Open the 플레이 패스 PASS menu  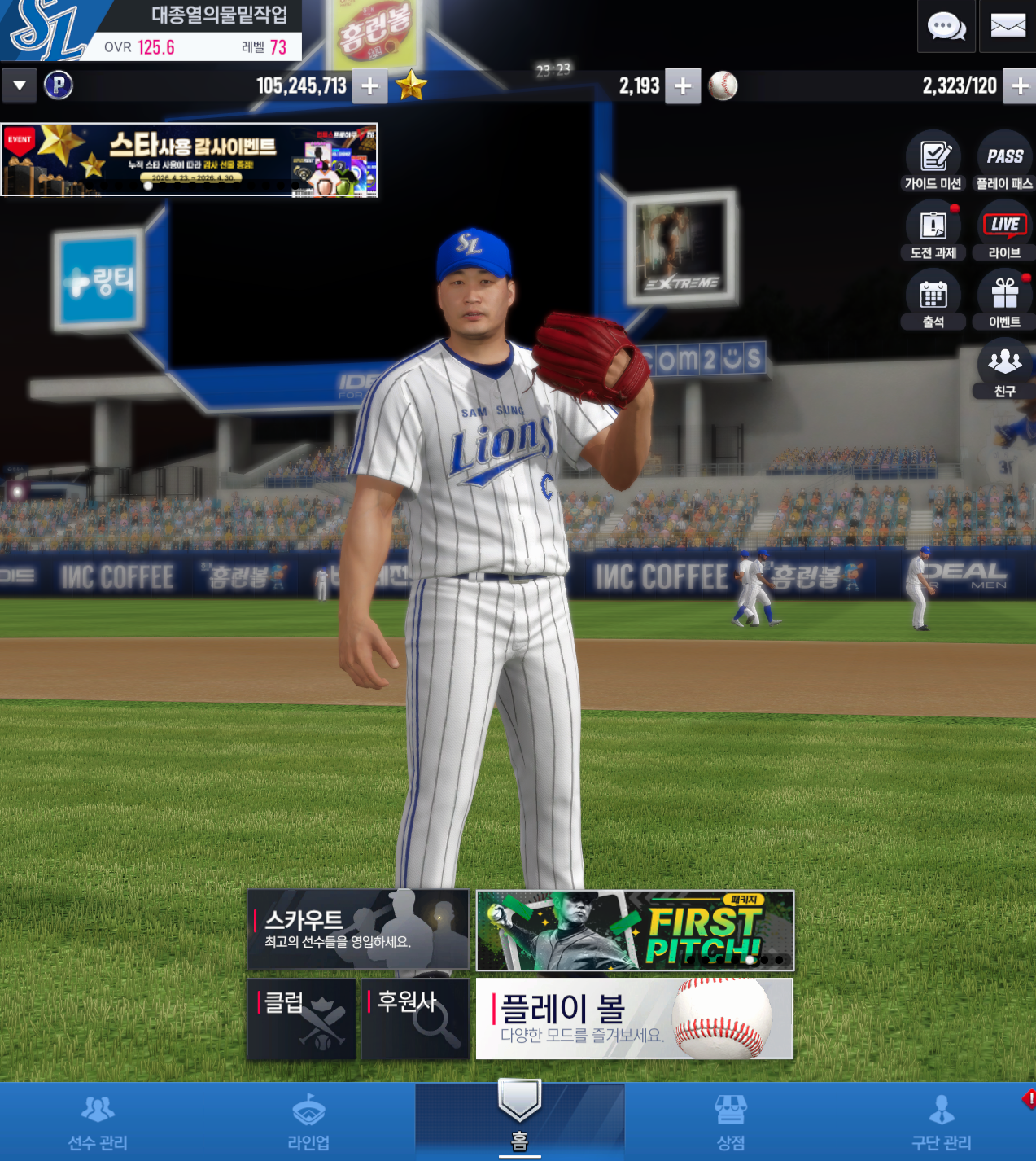point(1004,162)
